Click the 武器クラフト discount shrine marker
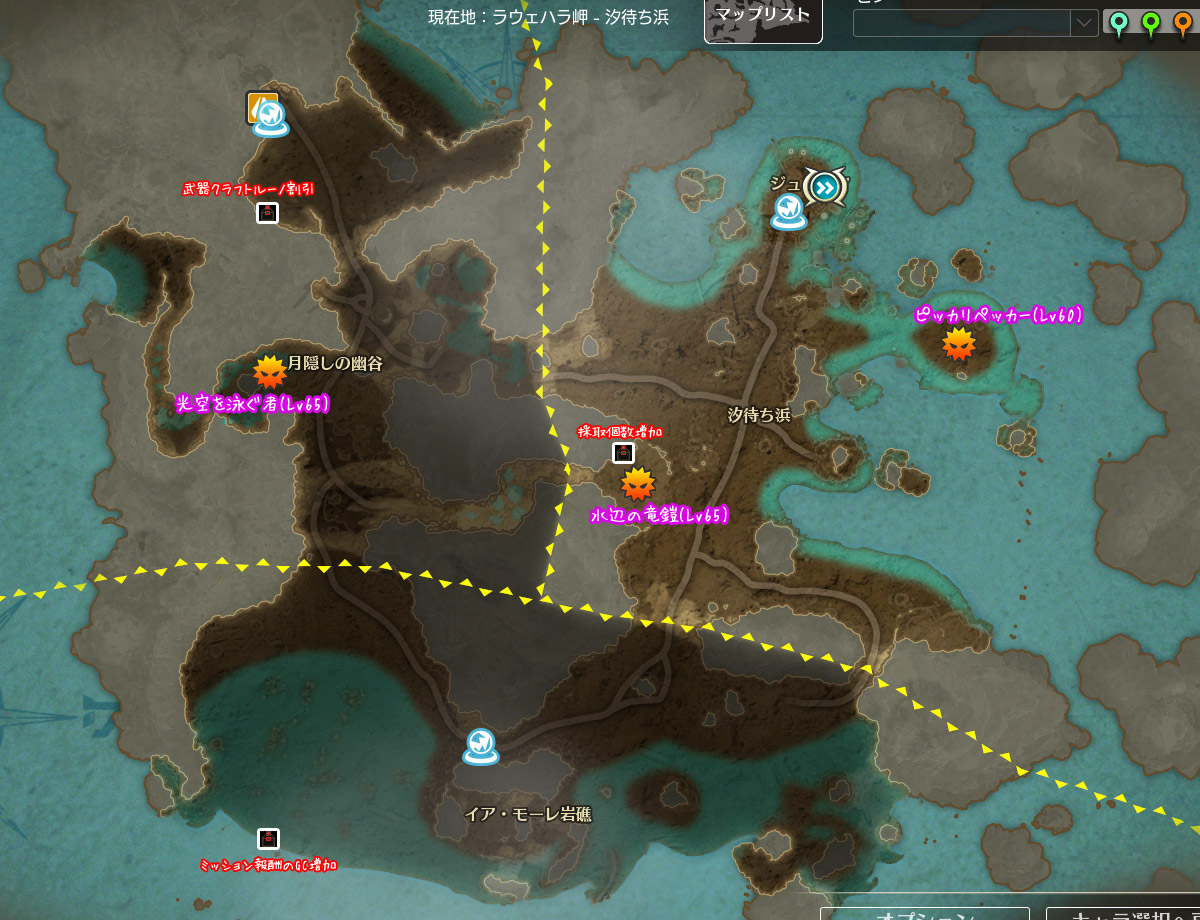 click(x=267, y=212)
